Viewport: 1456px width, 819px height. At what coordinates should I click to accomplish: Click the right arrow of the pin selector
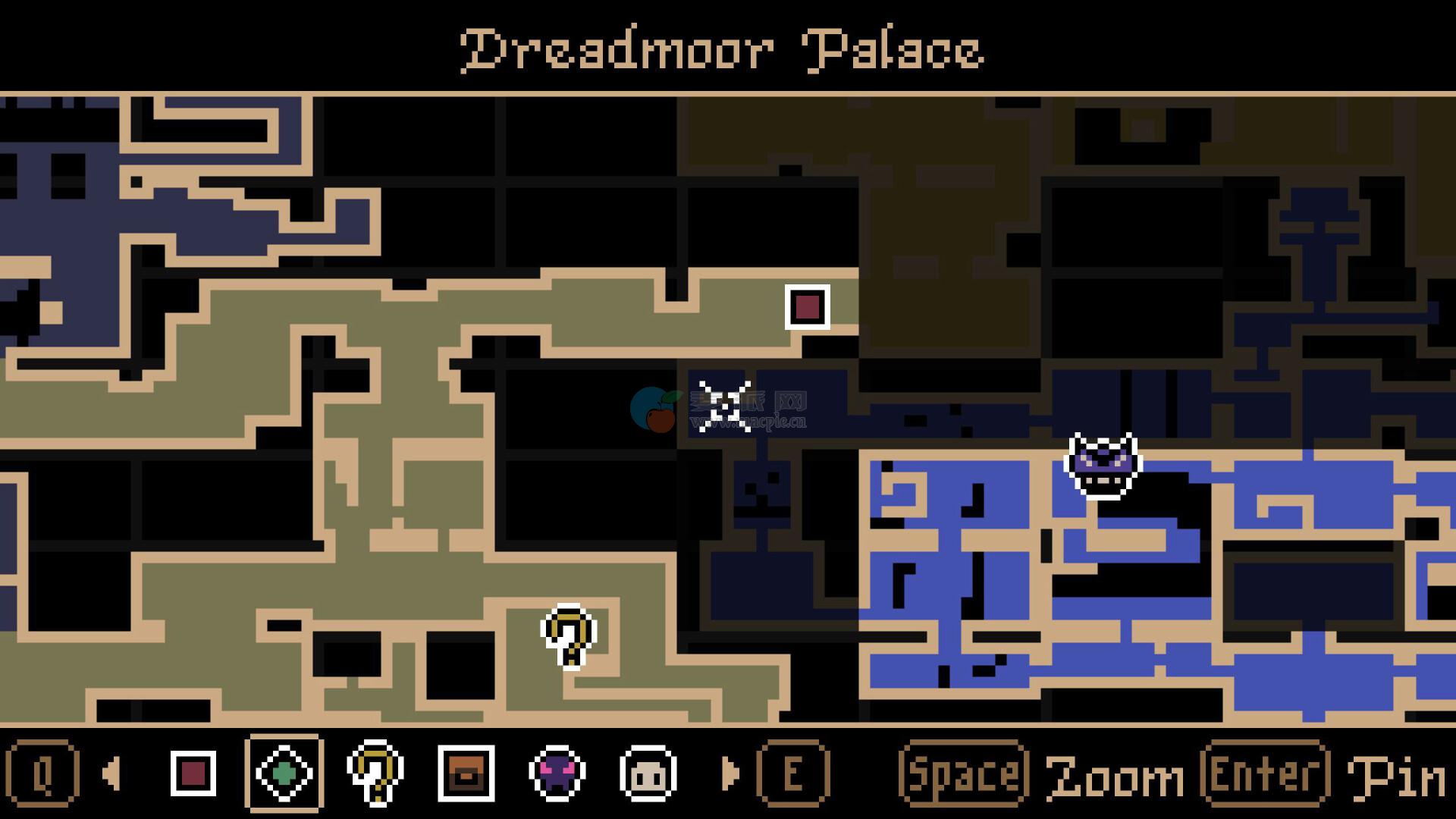click(x=730, y=773)
